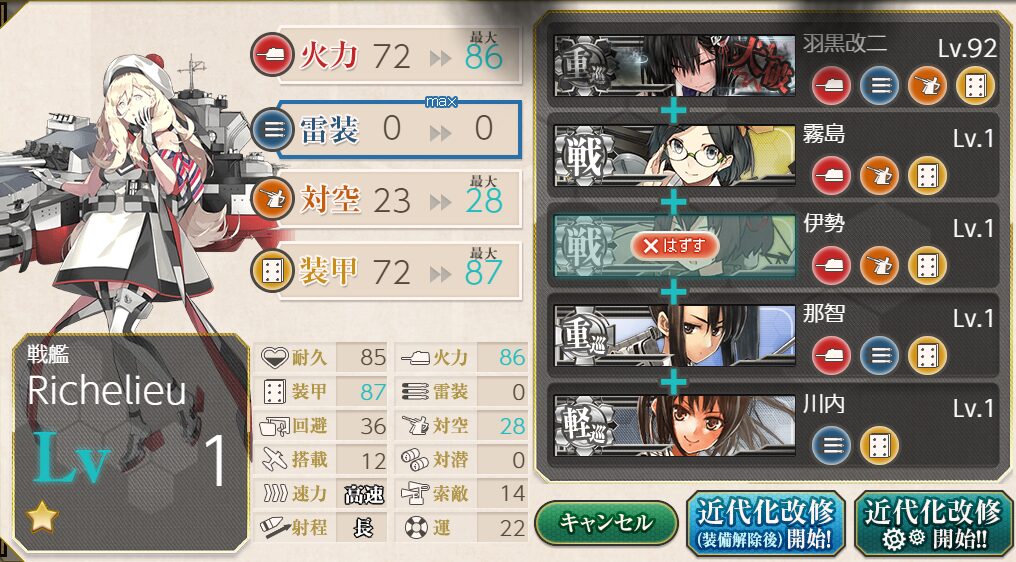Select the 雷装 torpedo stat row
Image resolution: width=1016 pixels, height=562 pixels.
[398, 129]
